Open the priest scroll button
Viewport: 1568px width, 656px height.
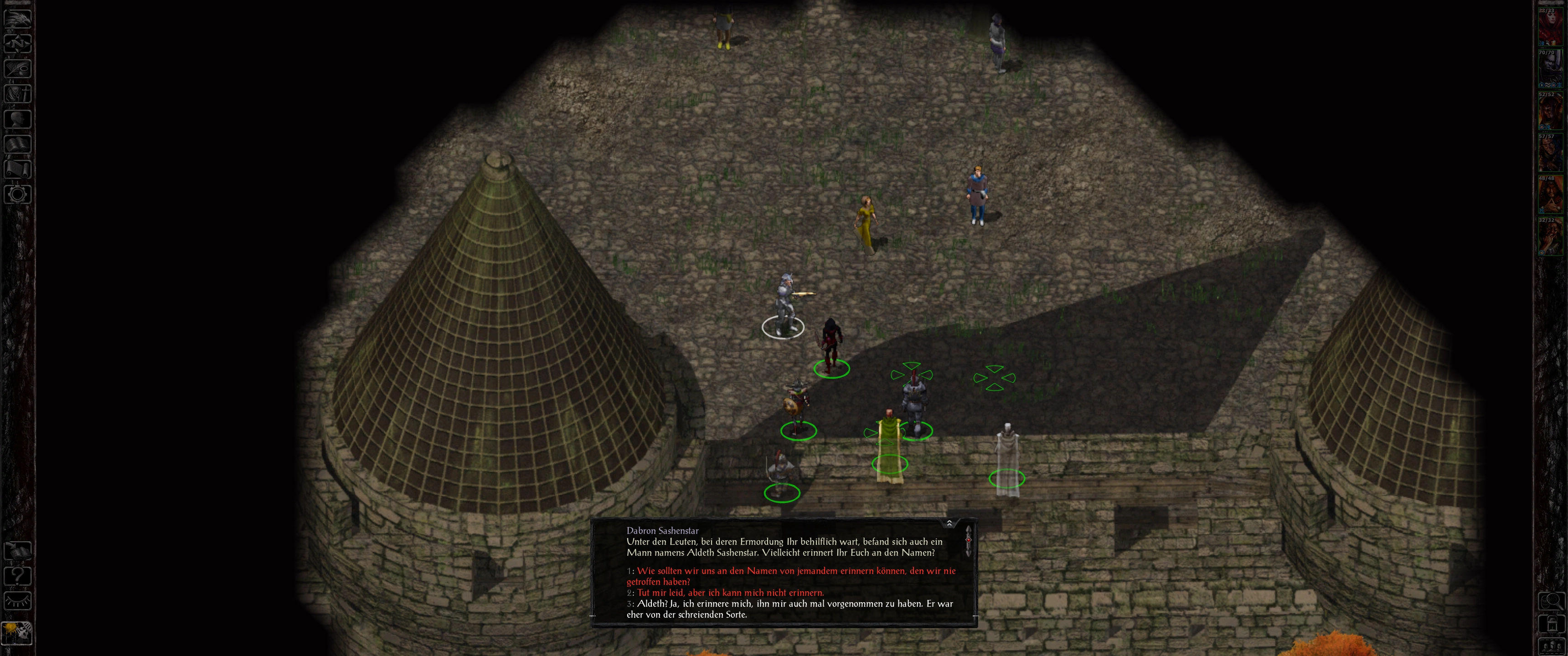[x=17, y=169]
